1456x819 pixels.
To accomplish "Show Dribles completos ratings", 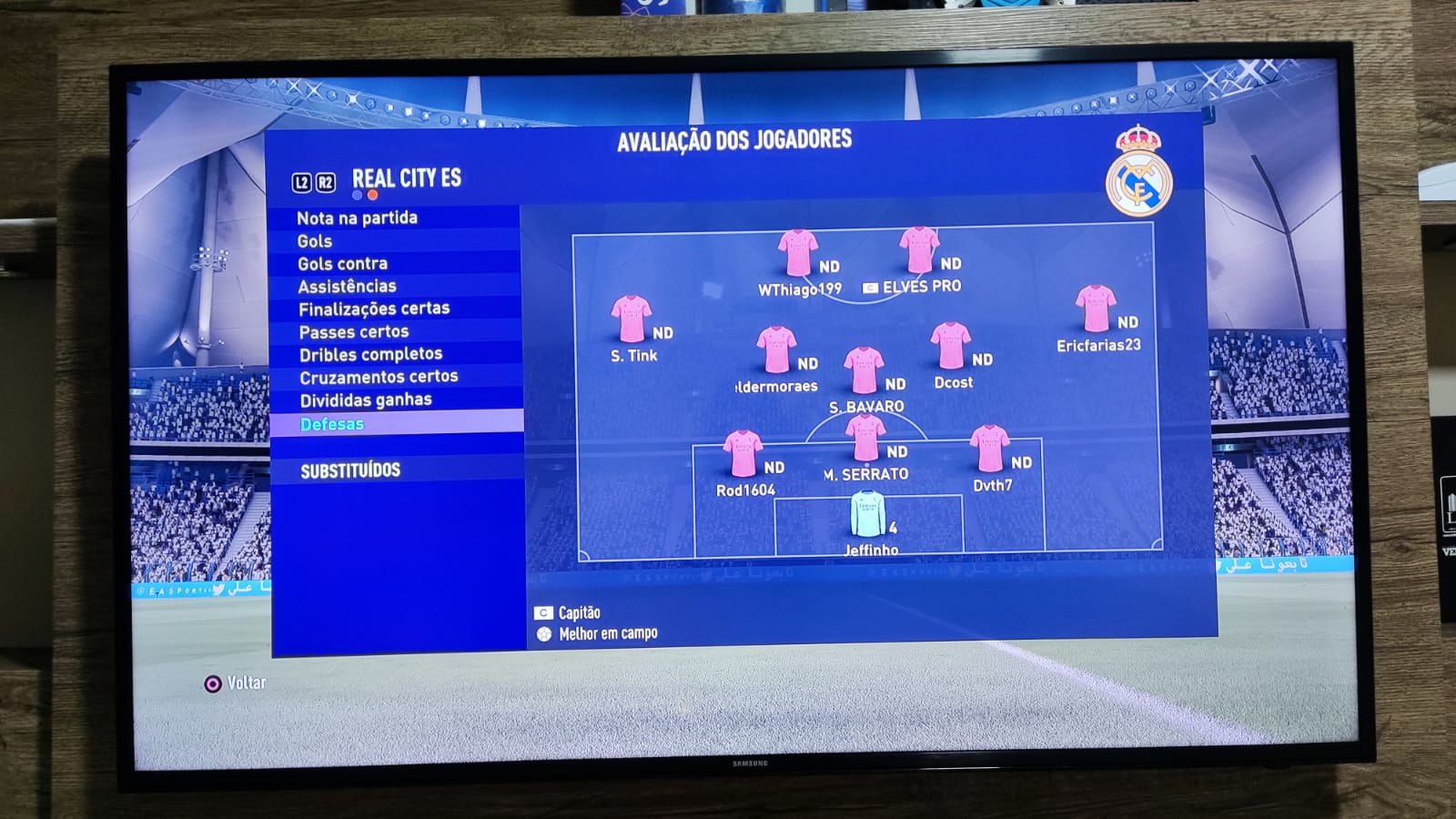I will pyautogui.click(x=370, y=354).
